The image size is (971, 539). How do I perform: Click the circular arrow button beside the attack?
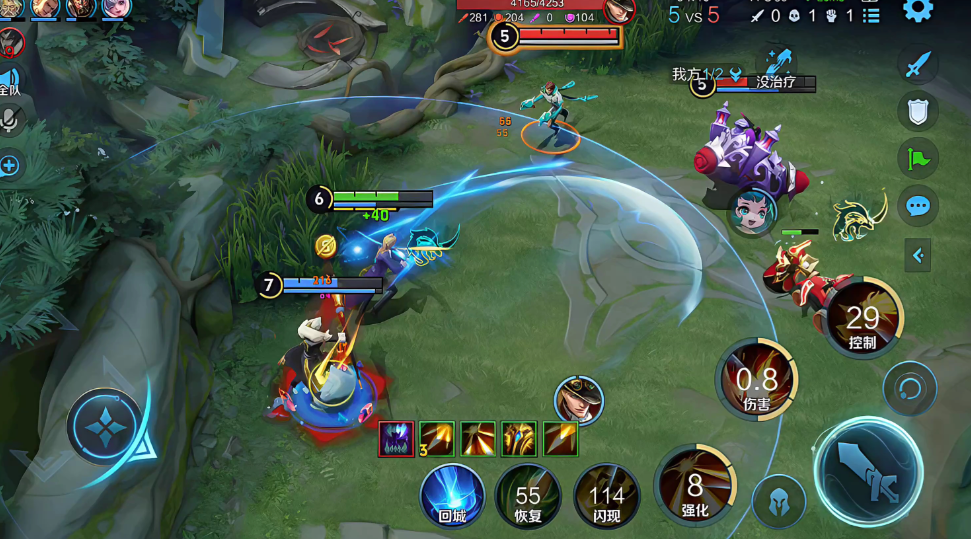(x=909, y=388)
